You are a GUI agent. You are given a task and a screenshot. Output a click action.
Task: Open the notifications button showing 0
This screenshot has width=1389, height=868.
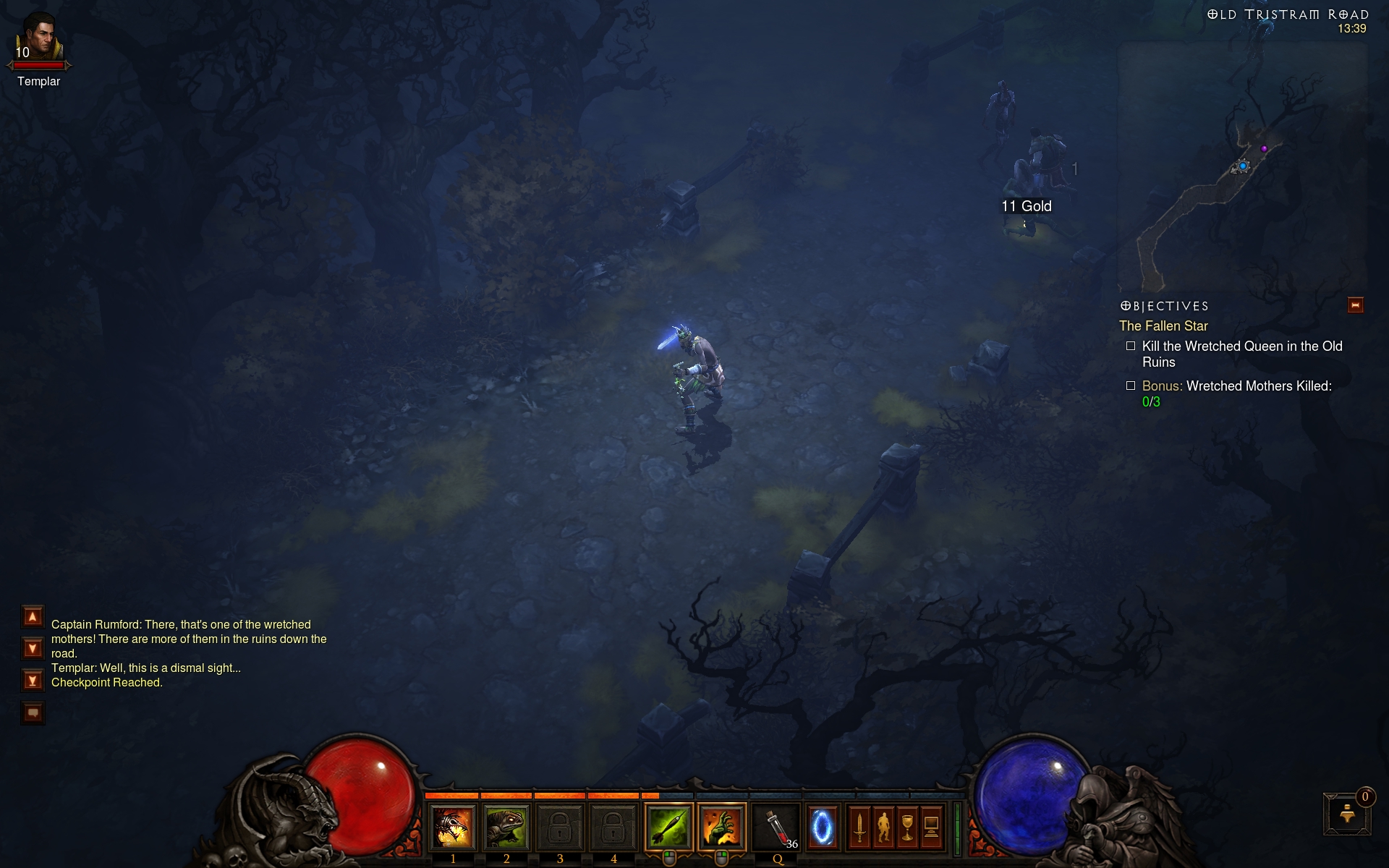(x=1347, y=814)
